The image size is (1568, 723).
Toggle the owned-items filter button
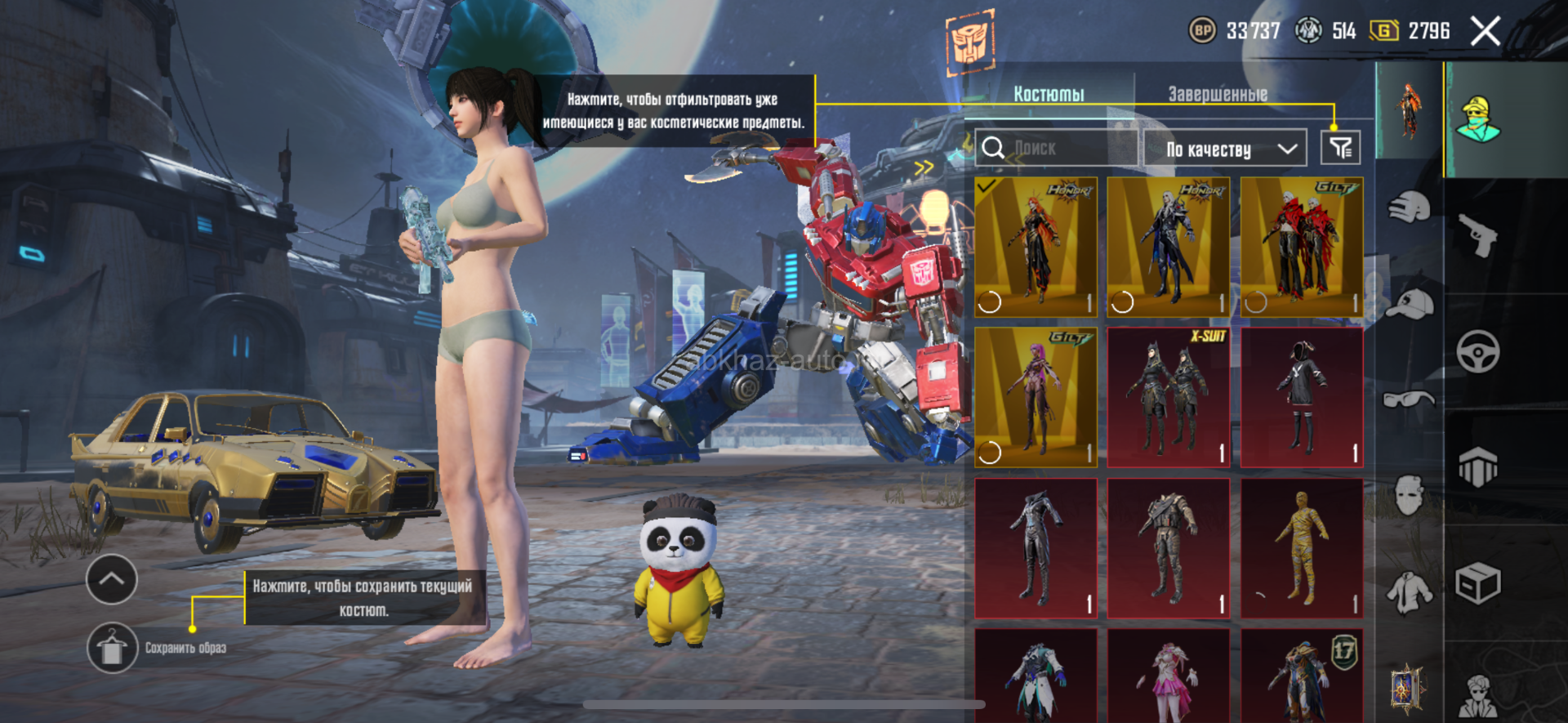point(1340,148)
